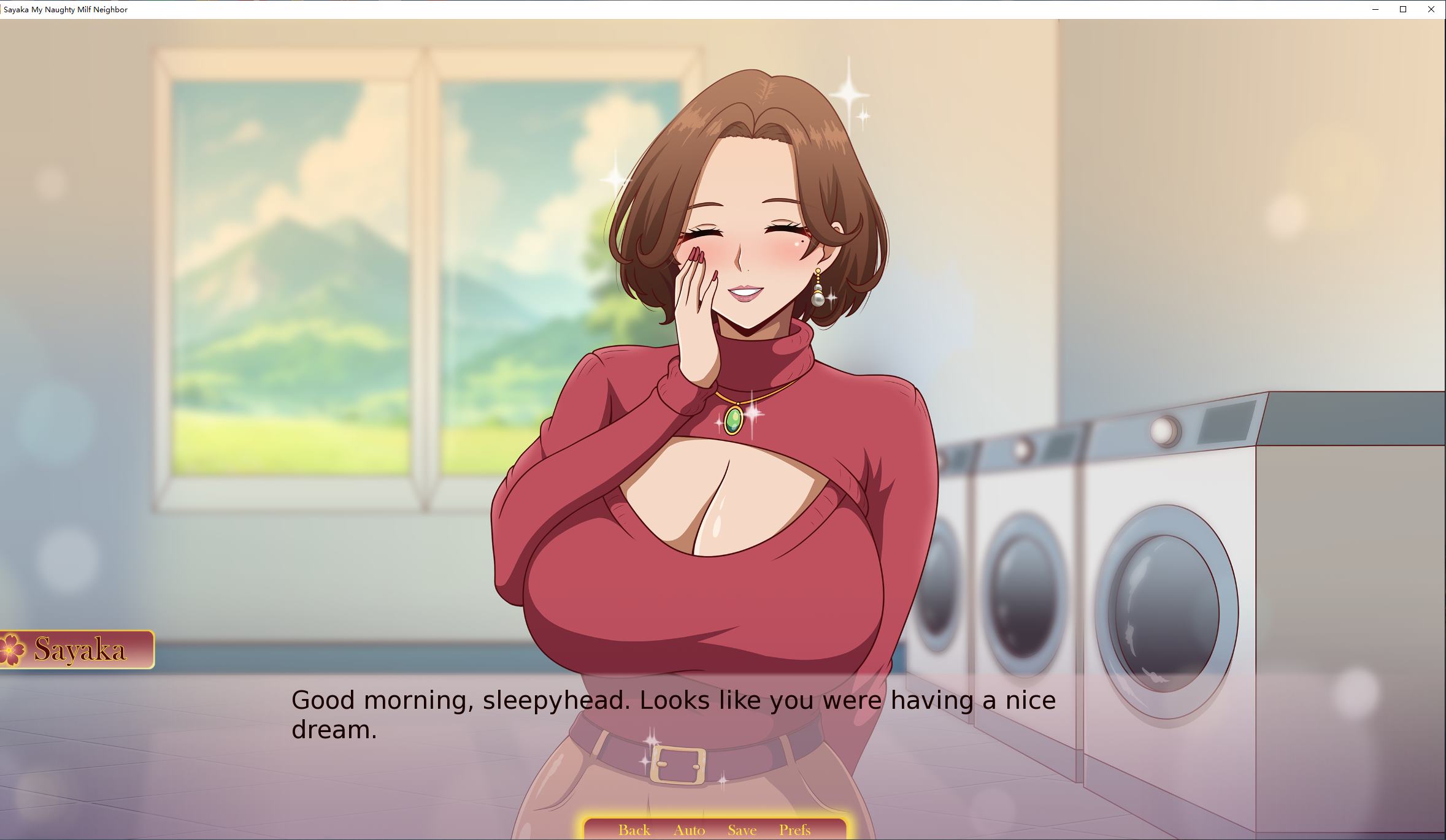1446x840 pixels.
Task: Click the Sayaka name banner
Action: [80, 648]
